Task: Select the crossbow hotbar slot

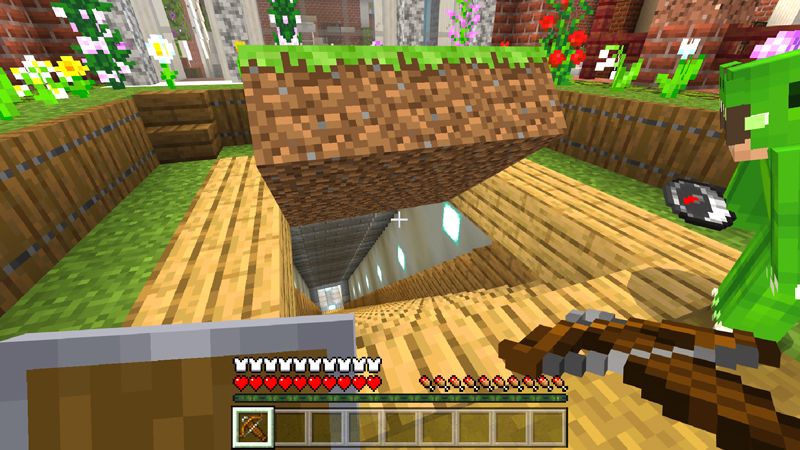Action: [252, 428]
